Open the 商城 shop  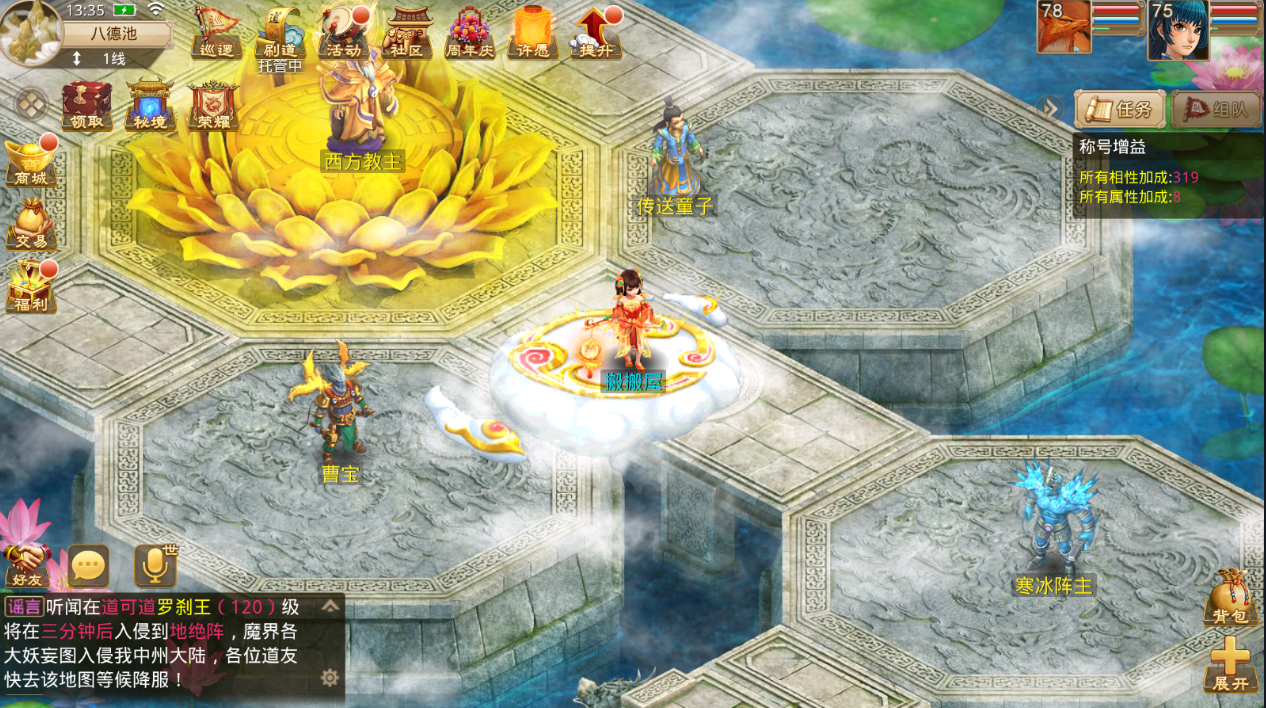(x=30, y=162)
